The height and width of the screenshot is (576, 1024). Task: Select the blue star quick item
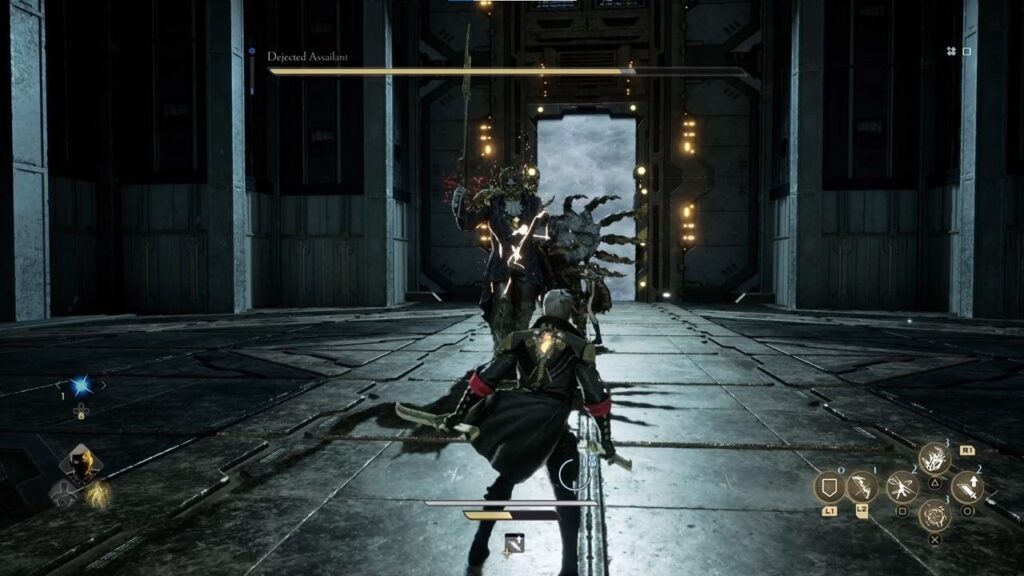(x=81, y=386)
